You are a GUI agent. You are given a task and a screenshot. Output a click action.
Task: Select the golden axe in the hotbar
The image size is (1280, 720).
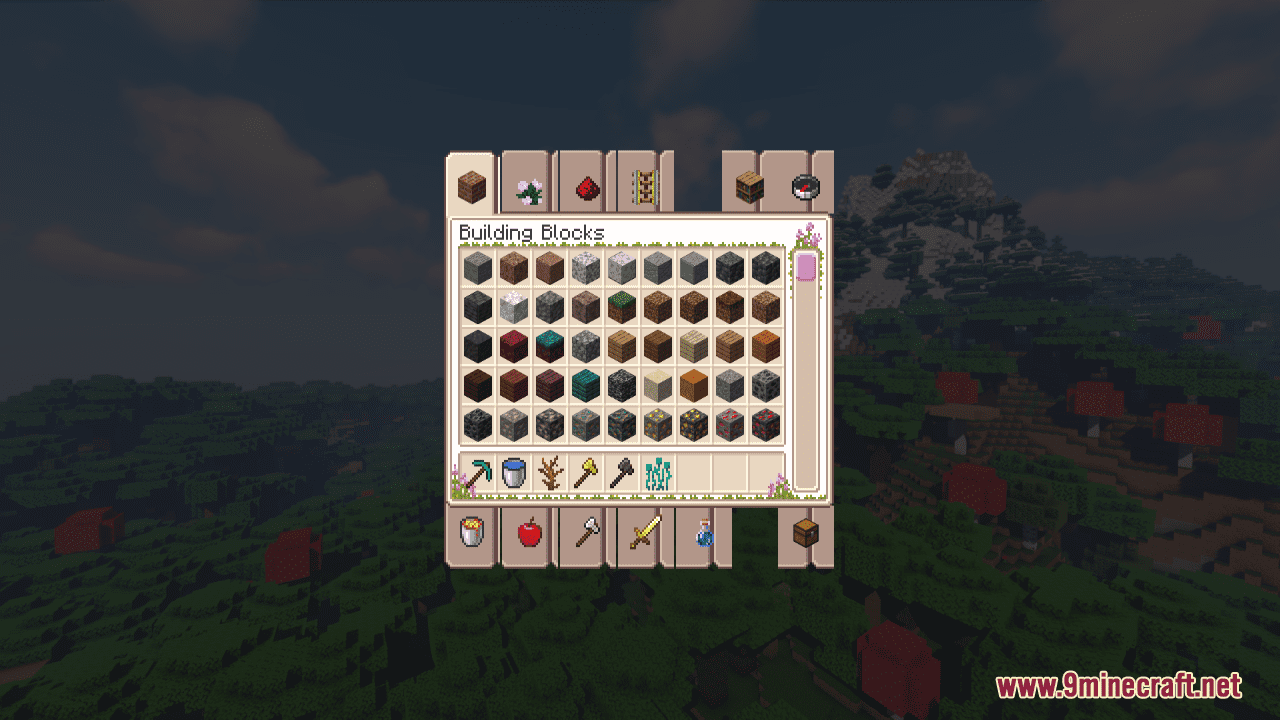[585, 471]
